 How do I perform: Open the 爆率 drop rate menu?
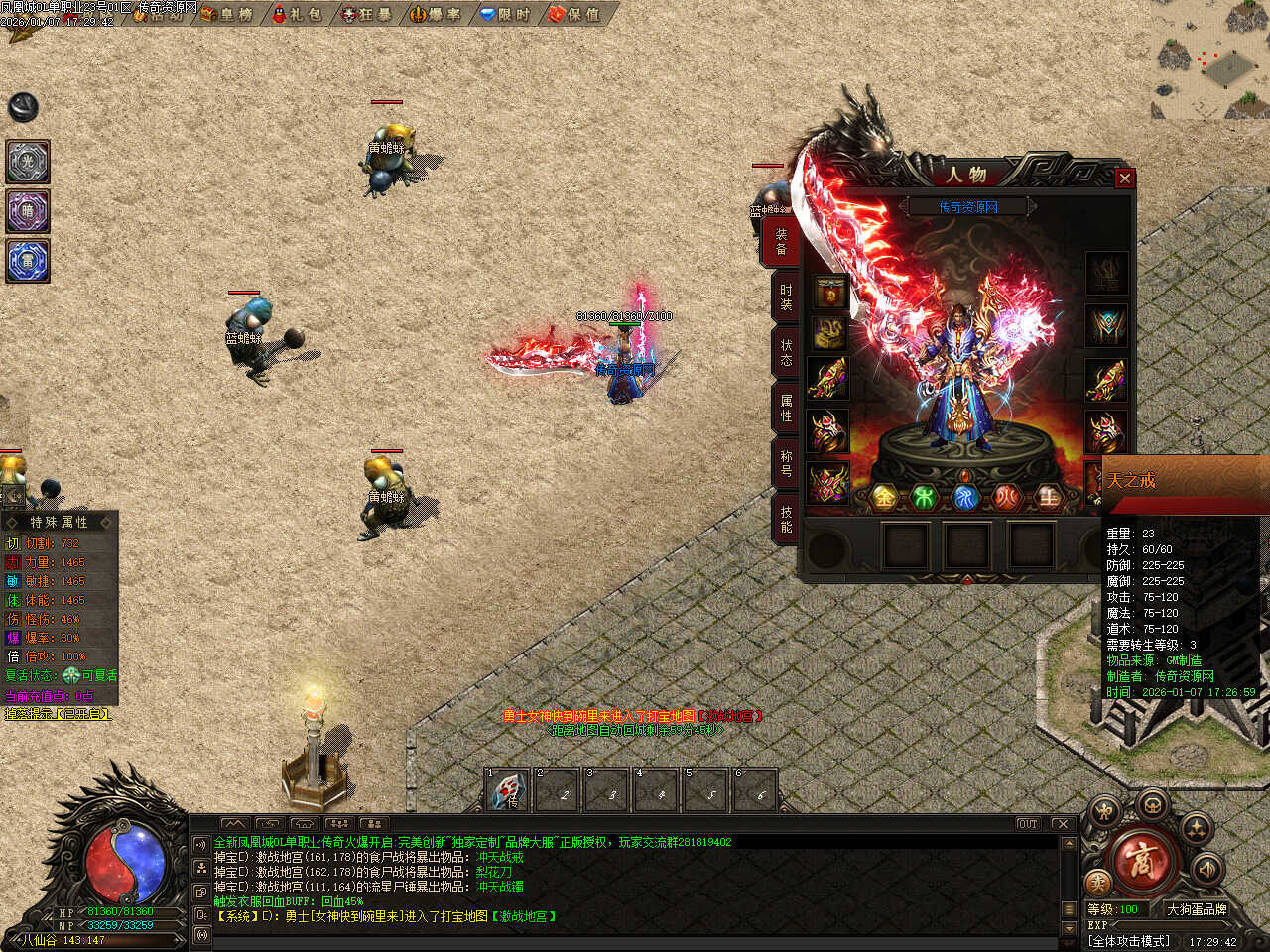437,14
